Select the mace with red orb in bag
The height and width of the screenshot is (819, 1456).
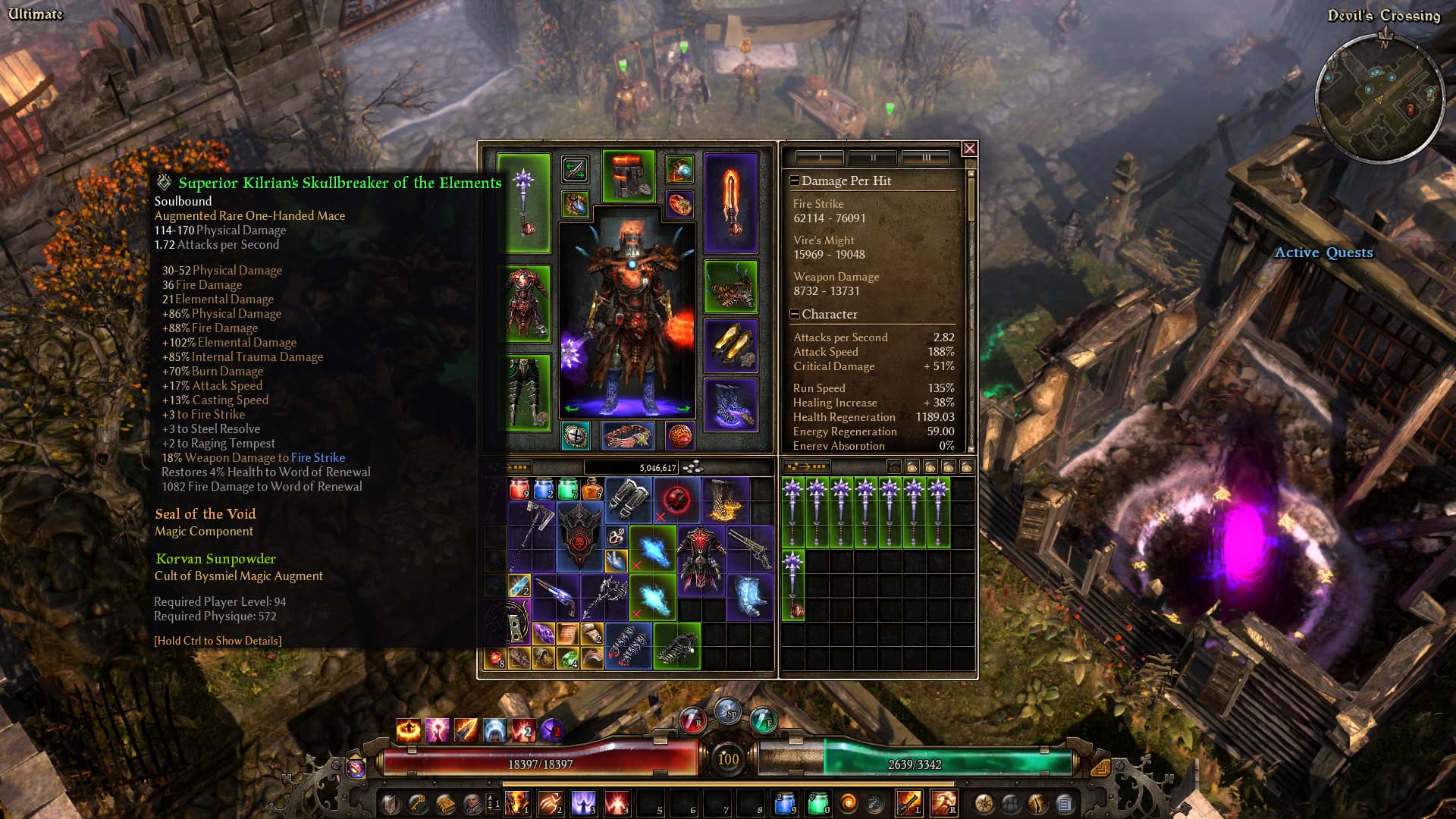point(792,585)
